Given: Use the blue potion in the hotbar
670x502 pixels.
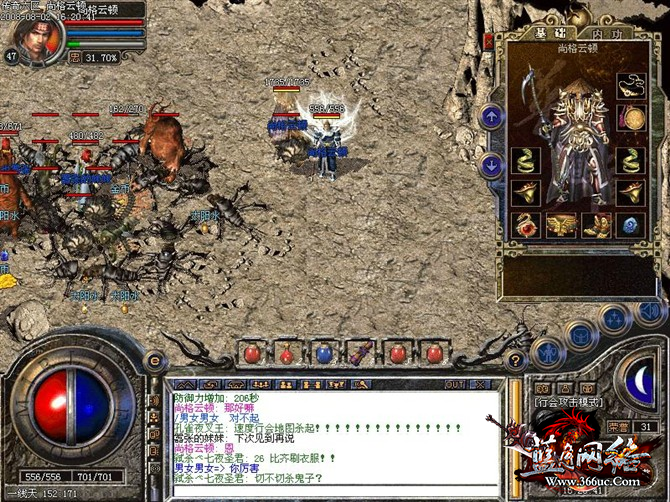Looking at the screenshot, I should (x=323, y=353).
